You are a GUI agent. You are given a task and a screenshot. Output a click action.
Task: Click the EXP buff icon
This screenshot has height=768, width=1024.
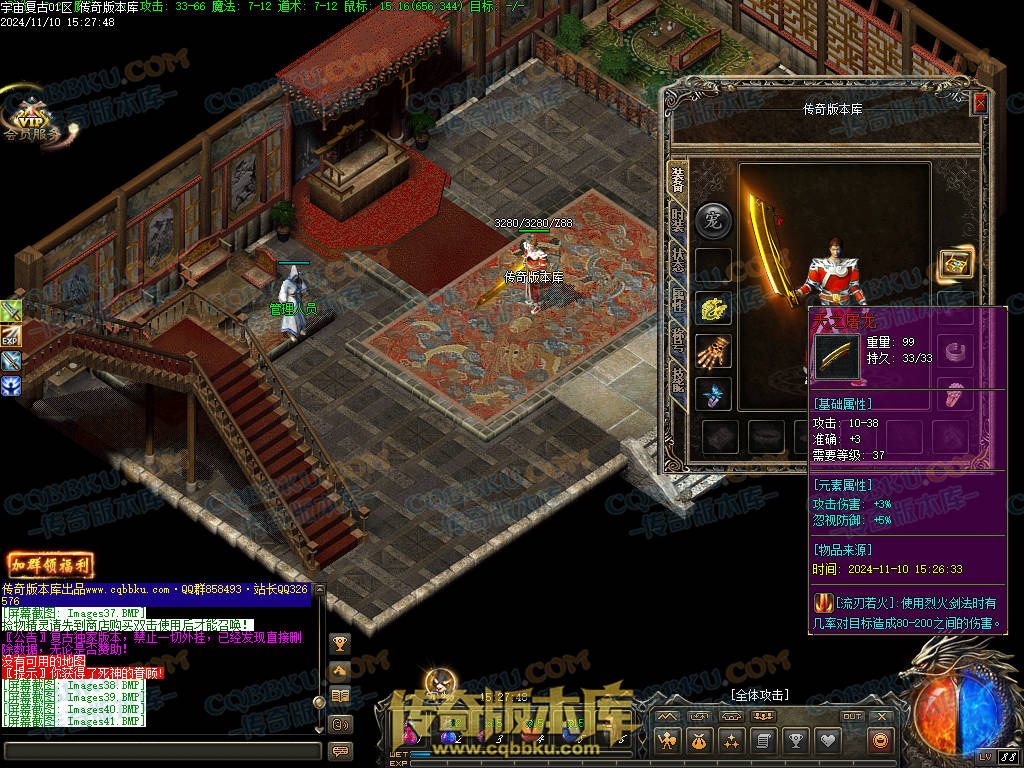click(x=11, y=337)
